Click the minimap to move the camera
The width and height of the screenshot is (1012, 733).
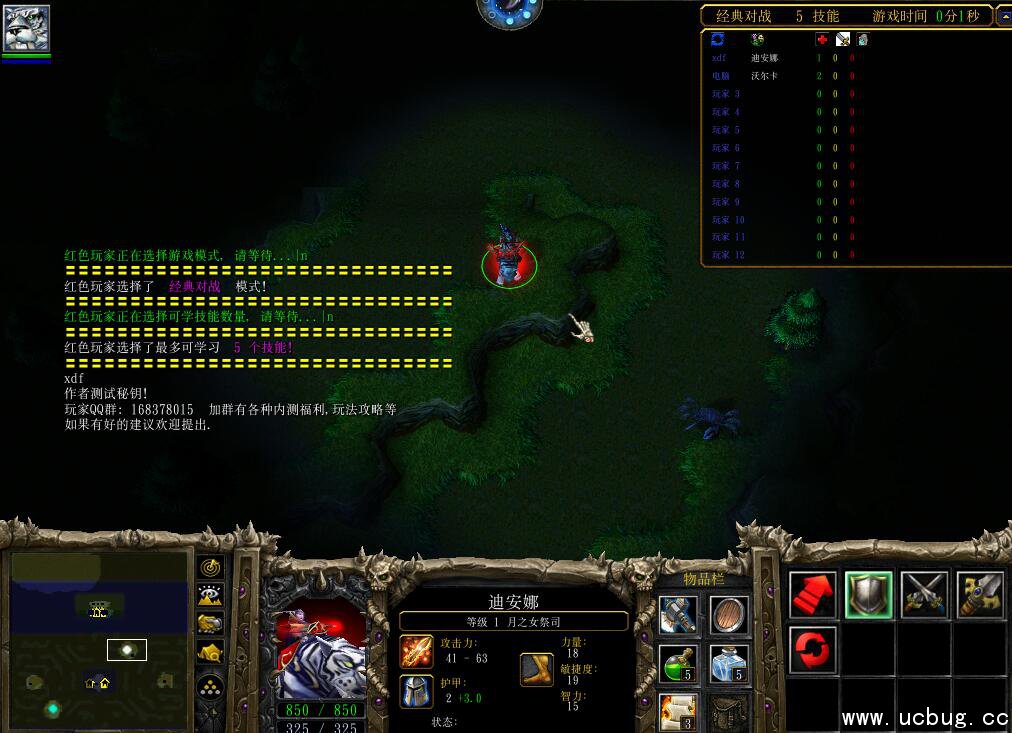99,640
